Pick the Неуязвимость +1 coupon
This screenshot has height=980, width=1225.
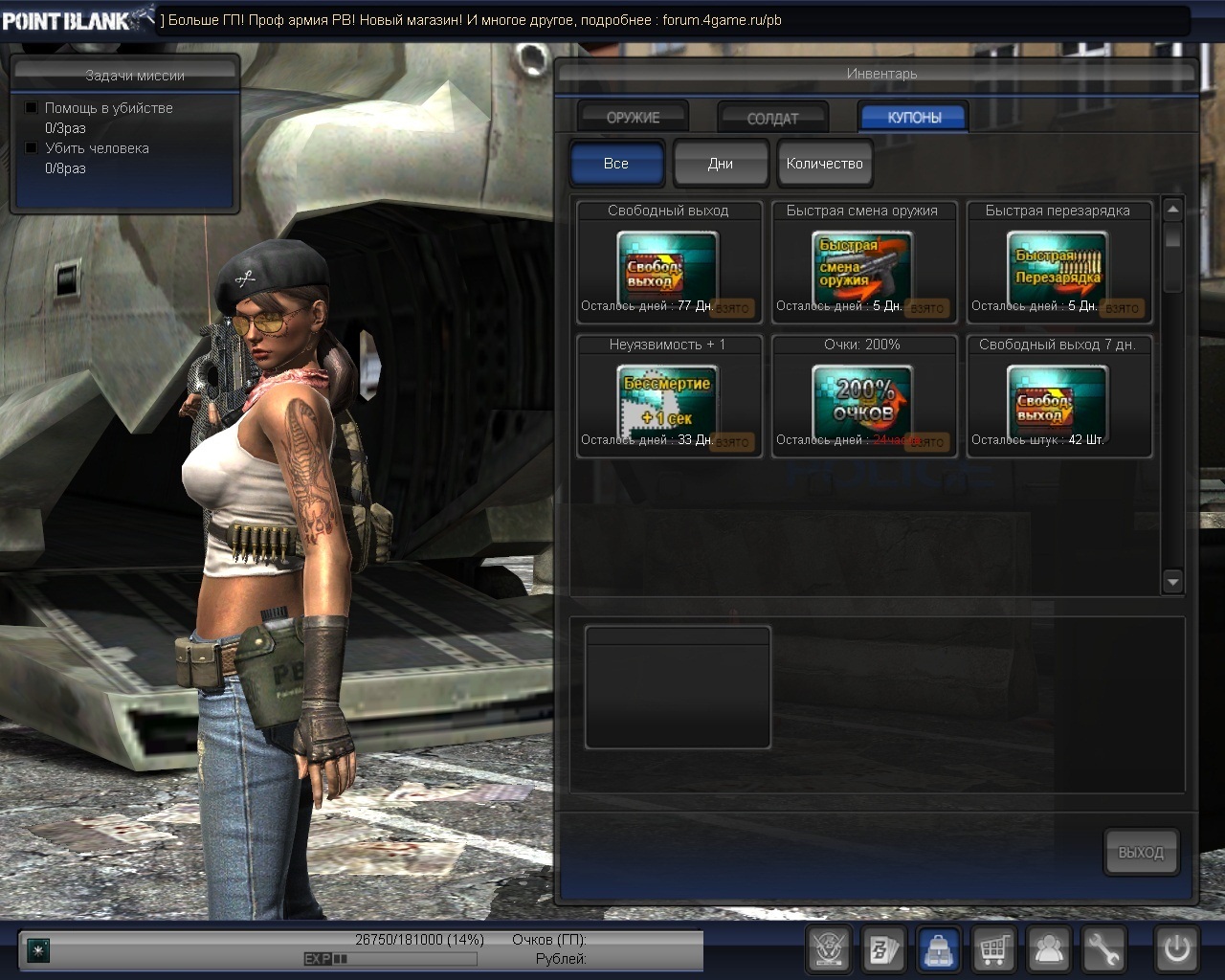[668, 397]
